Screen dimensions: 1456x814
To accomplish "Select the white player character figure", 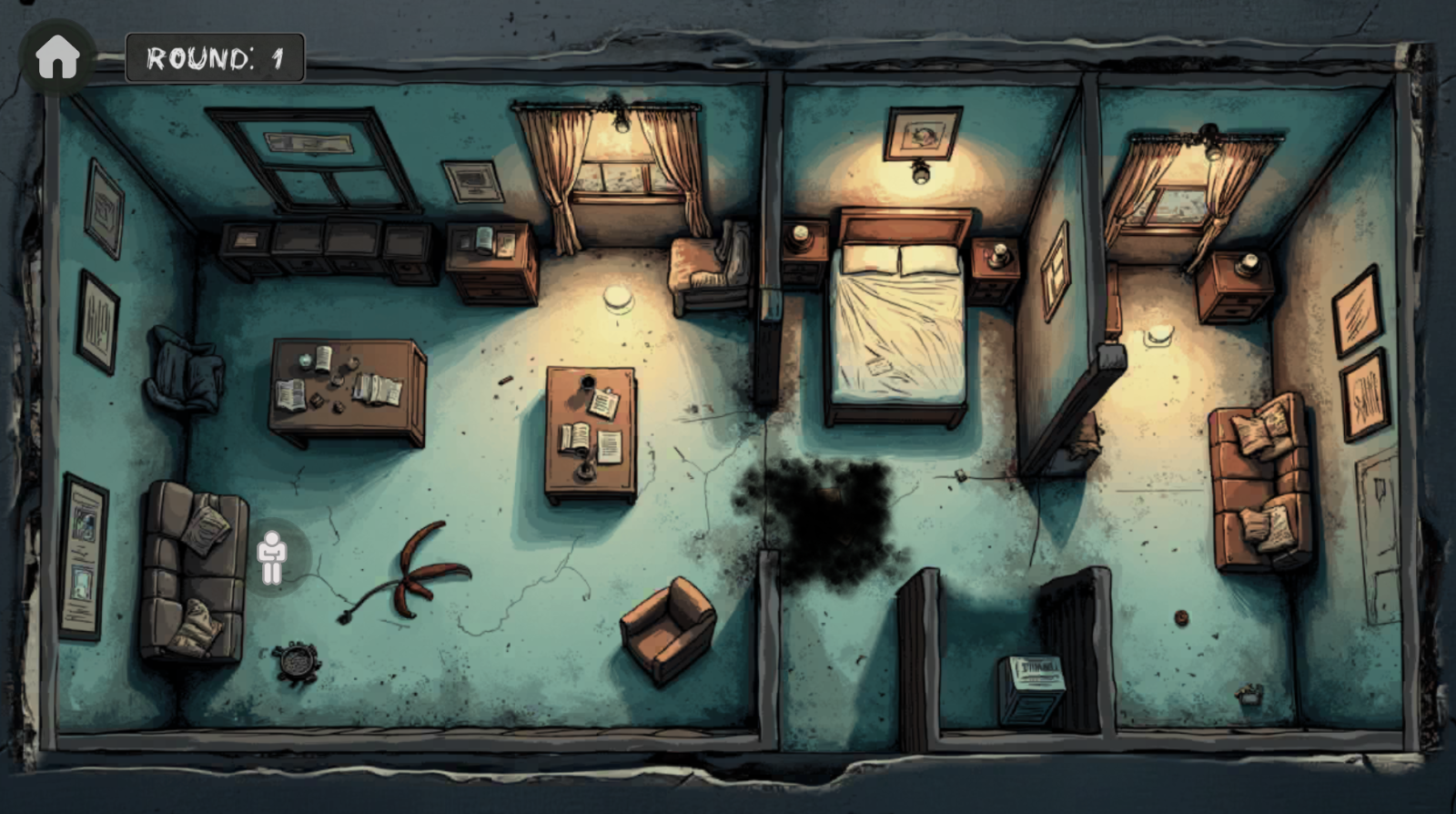I will tap(272, 554).
